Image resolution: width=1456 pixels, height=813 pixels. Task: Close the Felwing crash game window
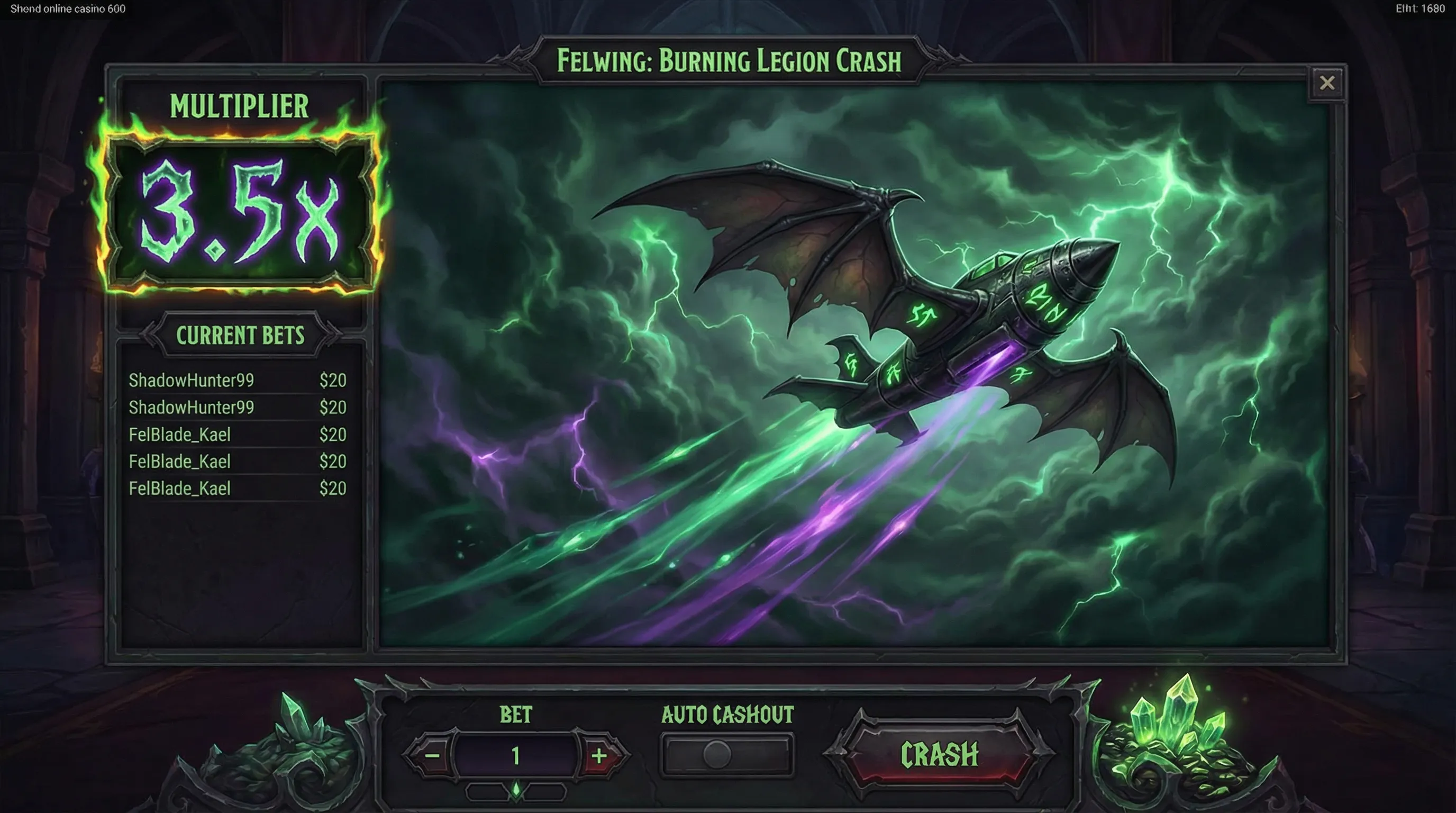1326,83
